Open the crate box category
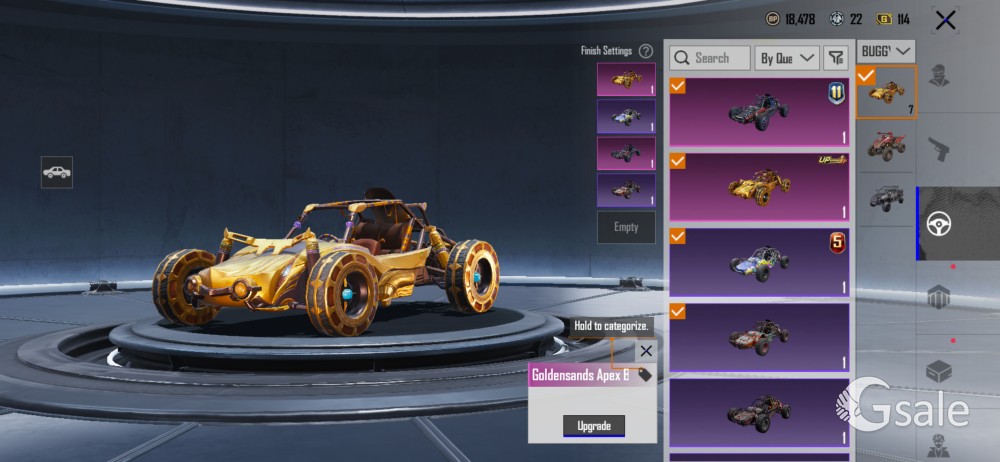 coord(938,372)
